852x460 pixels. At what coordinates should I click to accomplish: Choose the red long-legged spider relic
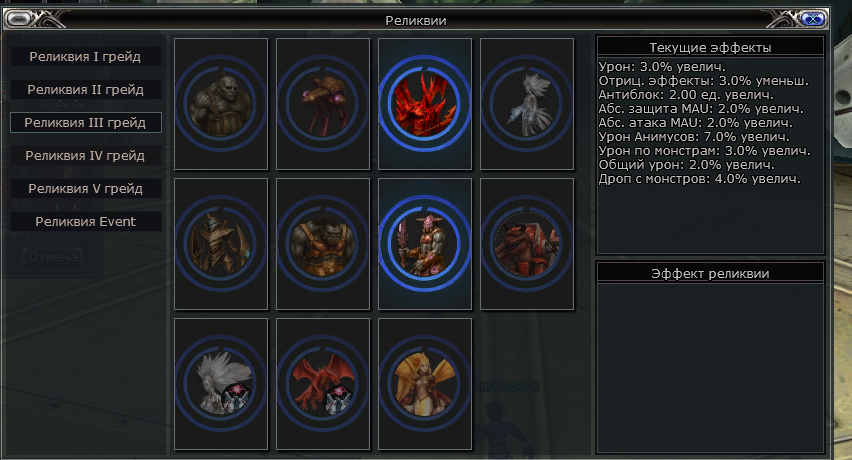(323, 103)
